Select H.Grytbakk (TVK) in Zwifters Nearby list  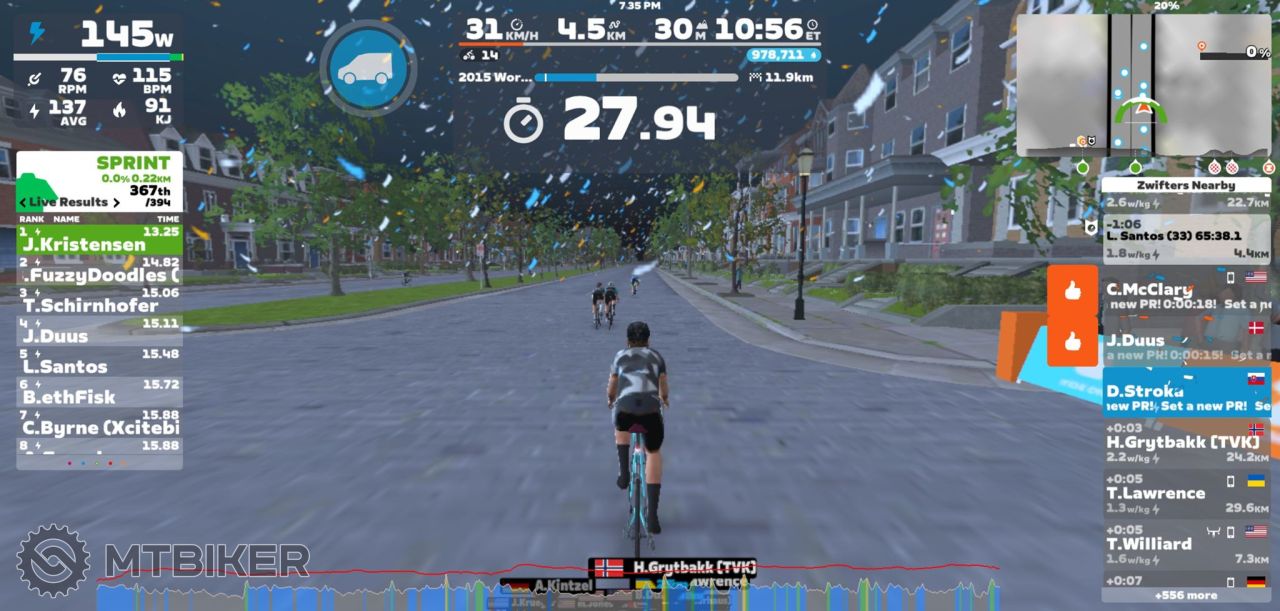point(1186,443)
